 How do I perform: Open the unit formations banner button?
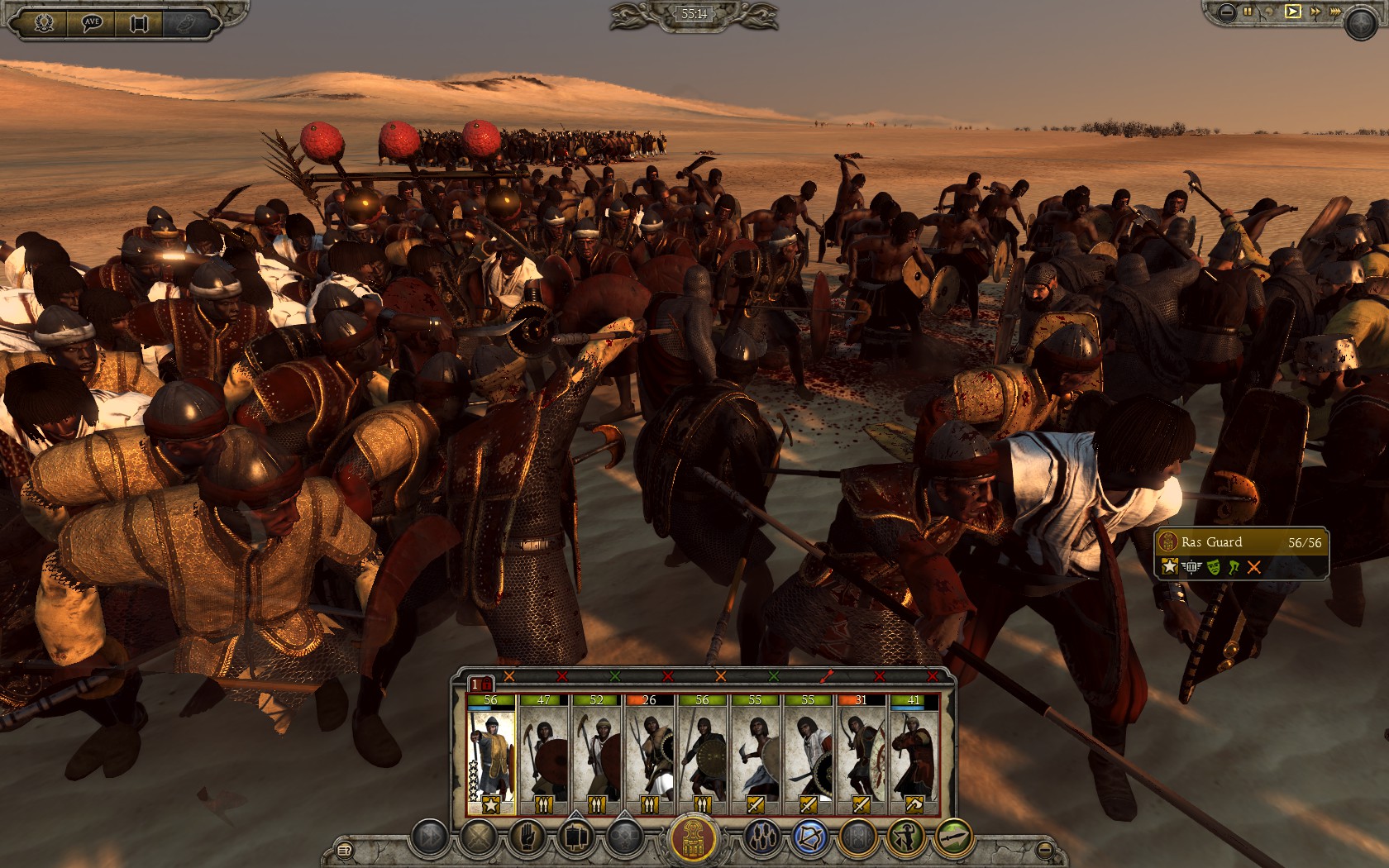coord(575,838)
